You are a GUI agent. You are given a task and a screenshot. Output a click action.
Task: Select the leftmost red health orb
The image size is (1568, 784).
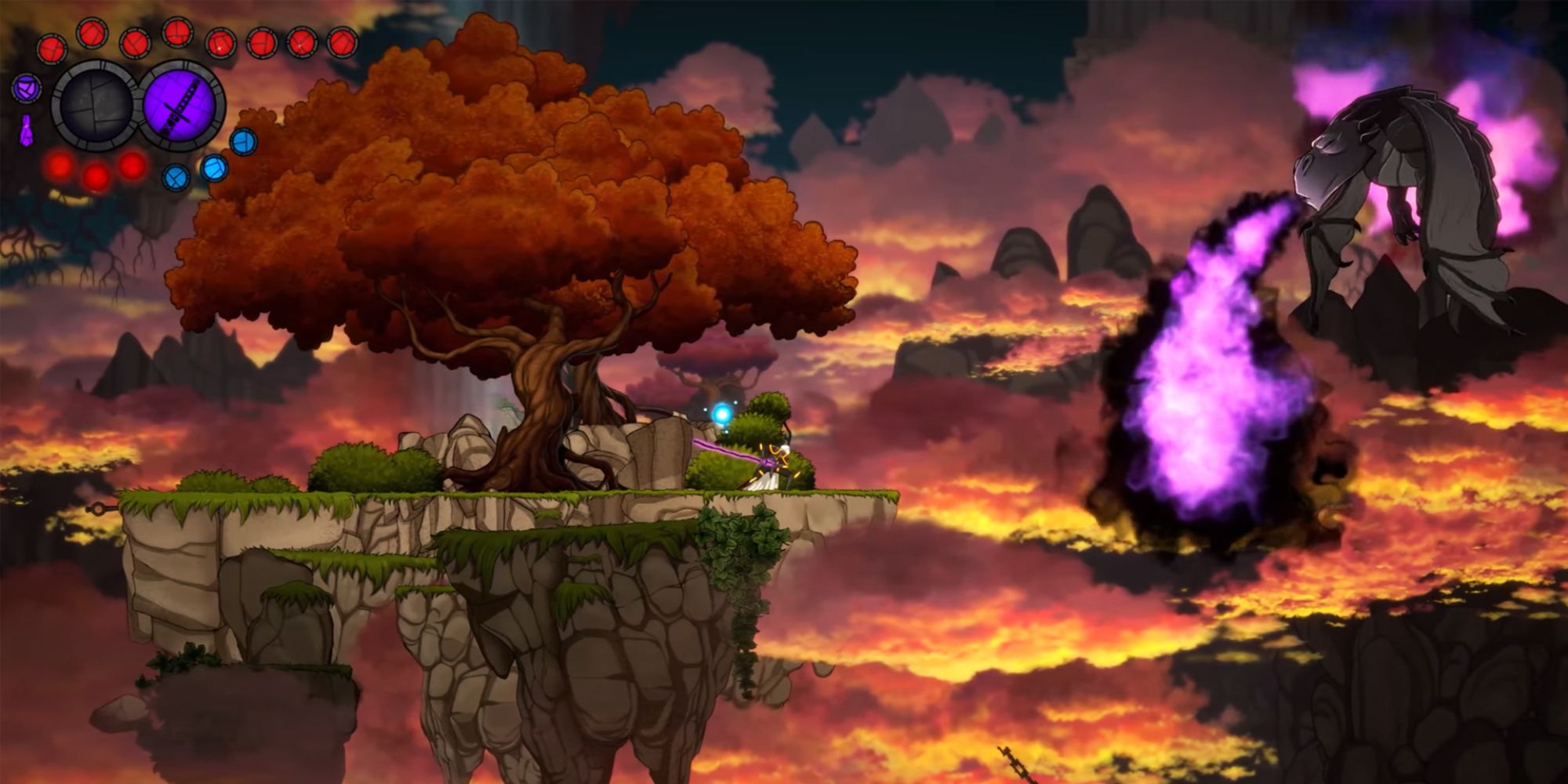tap(52, 47)
